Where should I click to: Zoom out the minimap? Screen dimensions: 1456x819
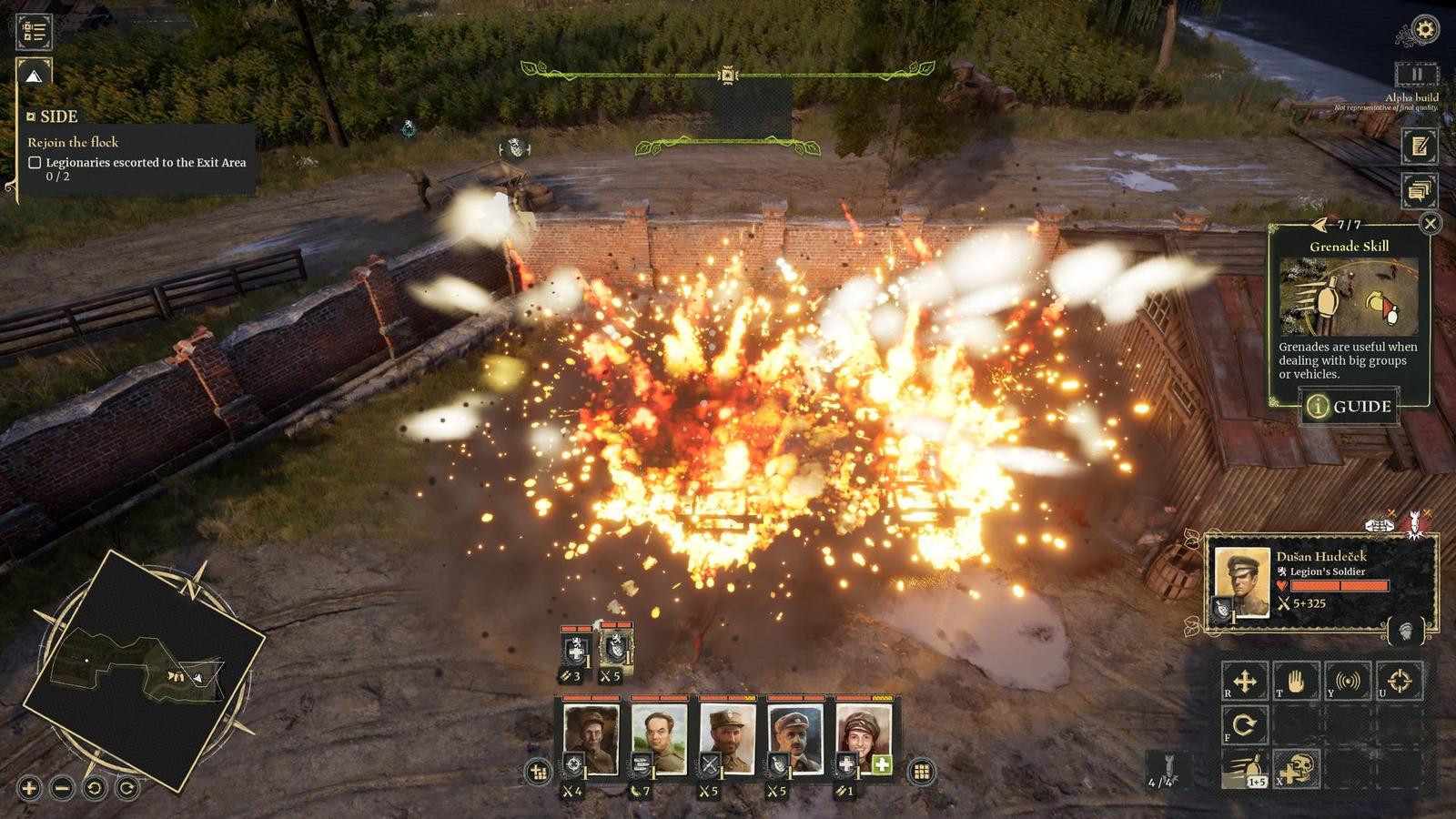pyautogui.click(x=62, y=788)
